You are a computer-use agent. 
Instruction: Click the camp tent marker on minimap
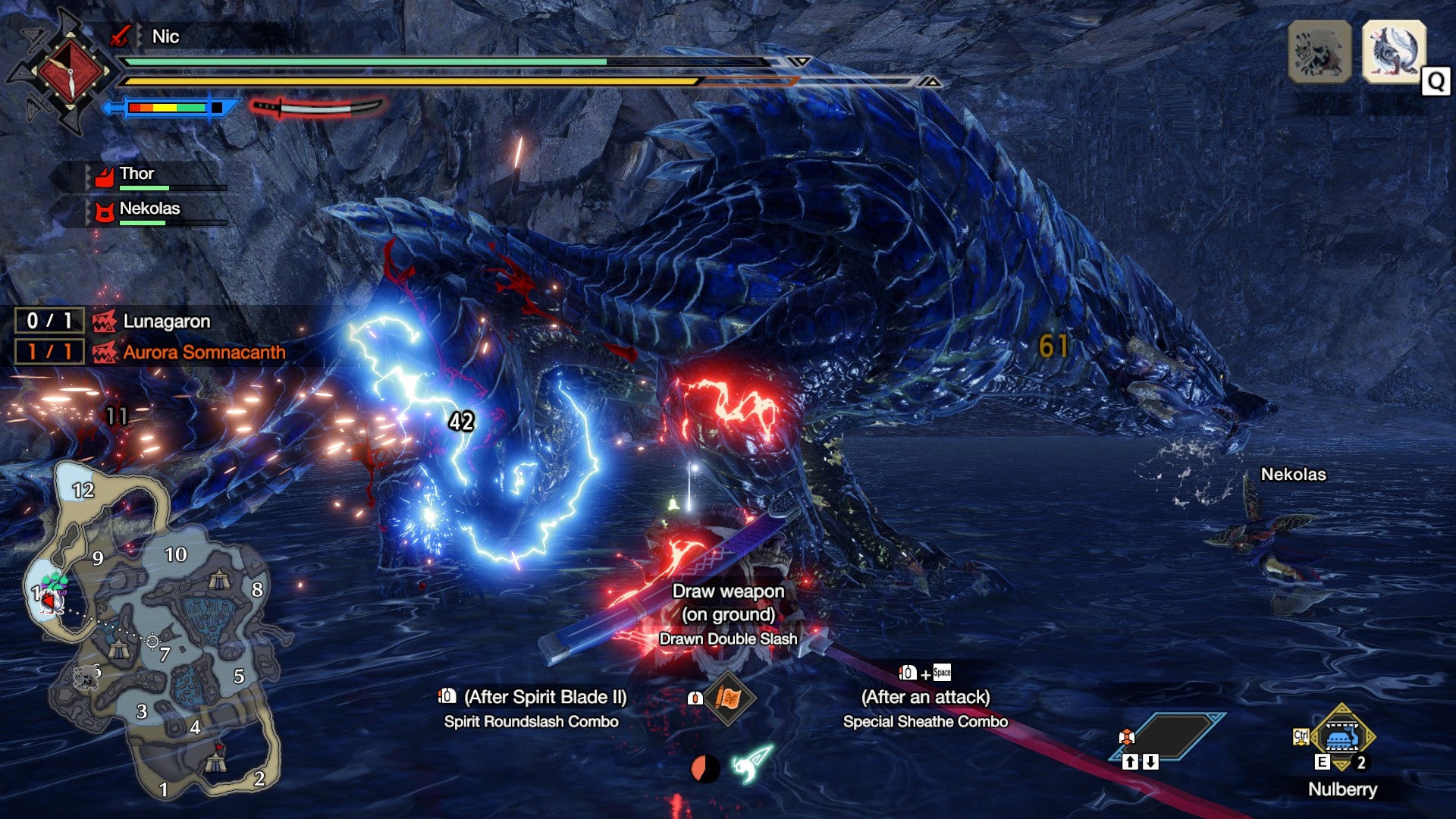click(218, 582)
